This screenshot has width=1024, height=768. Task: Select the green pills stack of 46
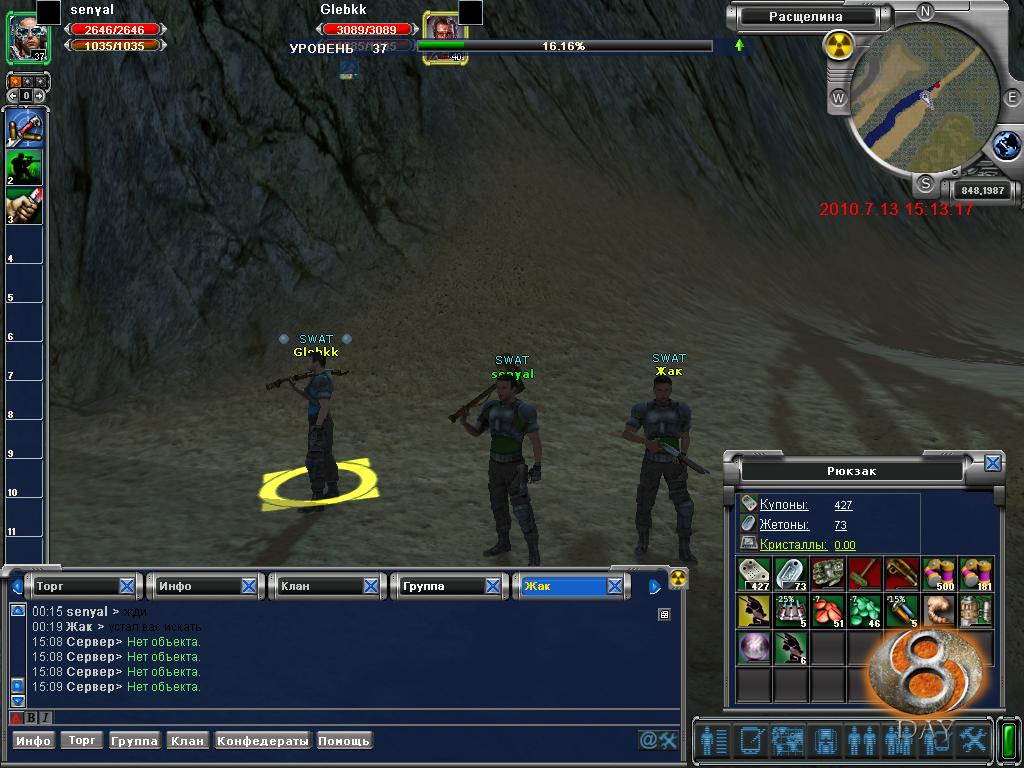coord(865,611)
